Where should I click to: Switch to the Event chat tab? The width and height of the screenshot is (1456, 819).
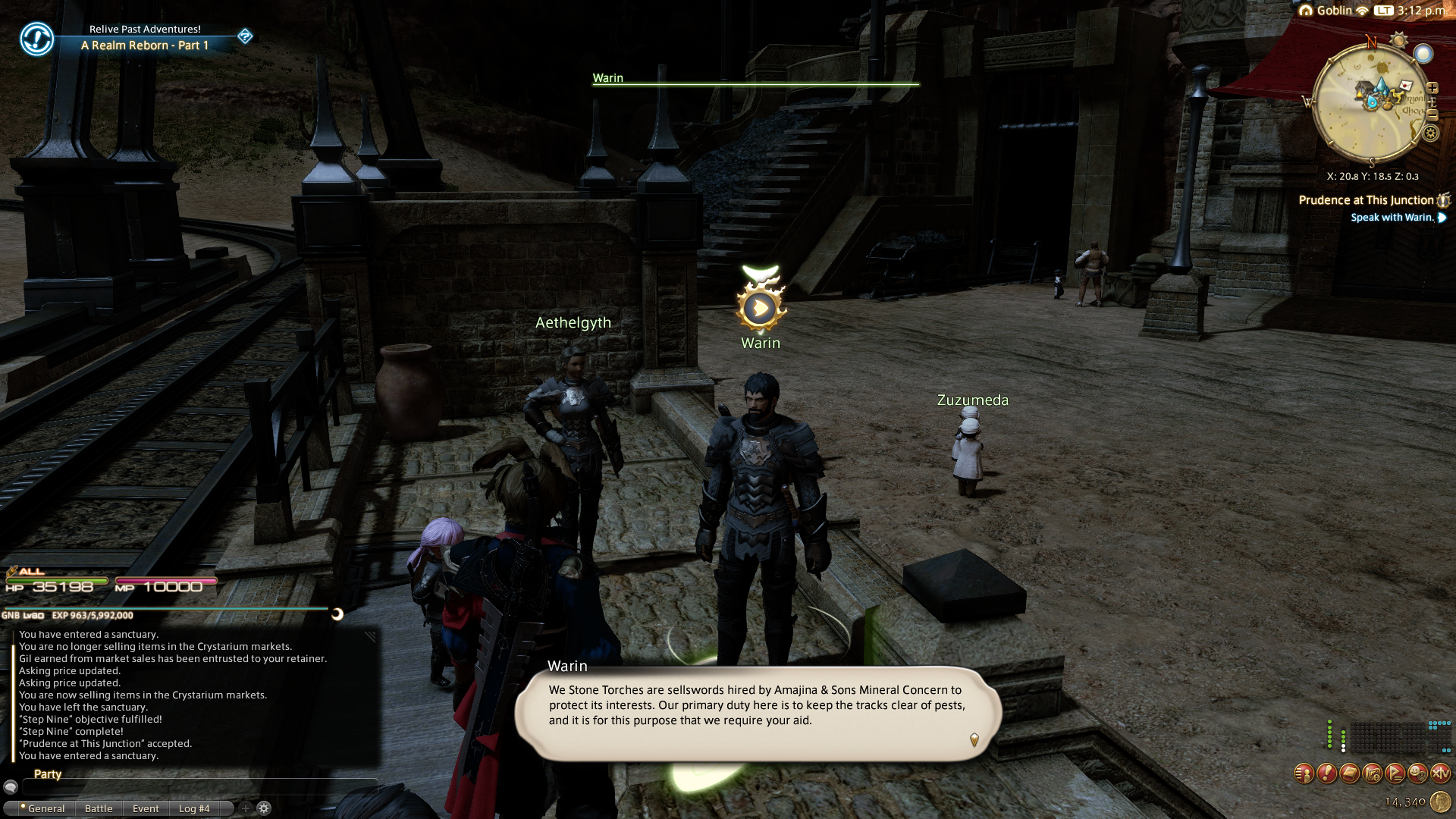(x=146, y=808)
